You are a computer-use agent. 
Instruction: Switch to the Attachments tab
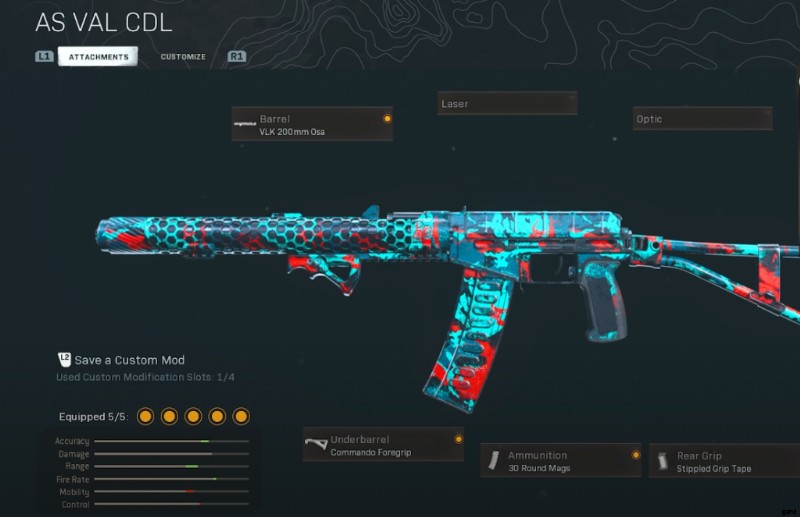[x=98, y=57]
